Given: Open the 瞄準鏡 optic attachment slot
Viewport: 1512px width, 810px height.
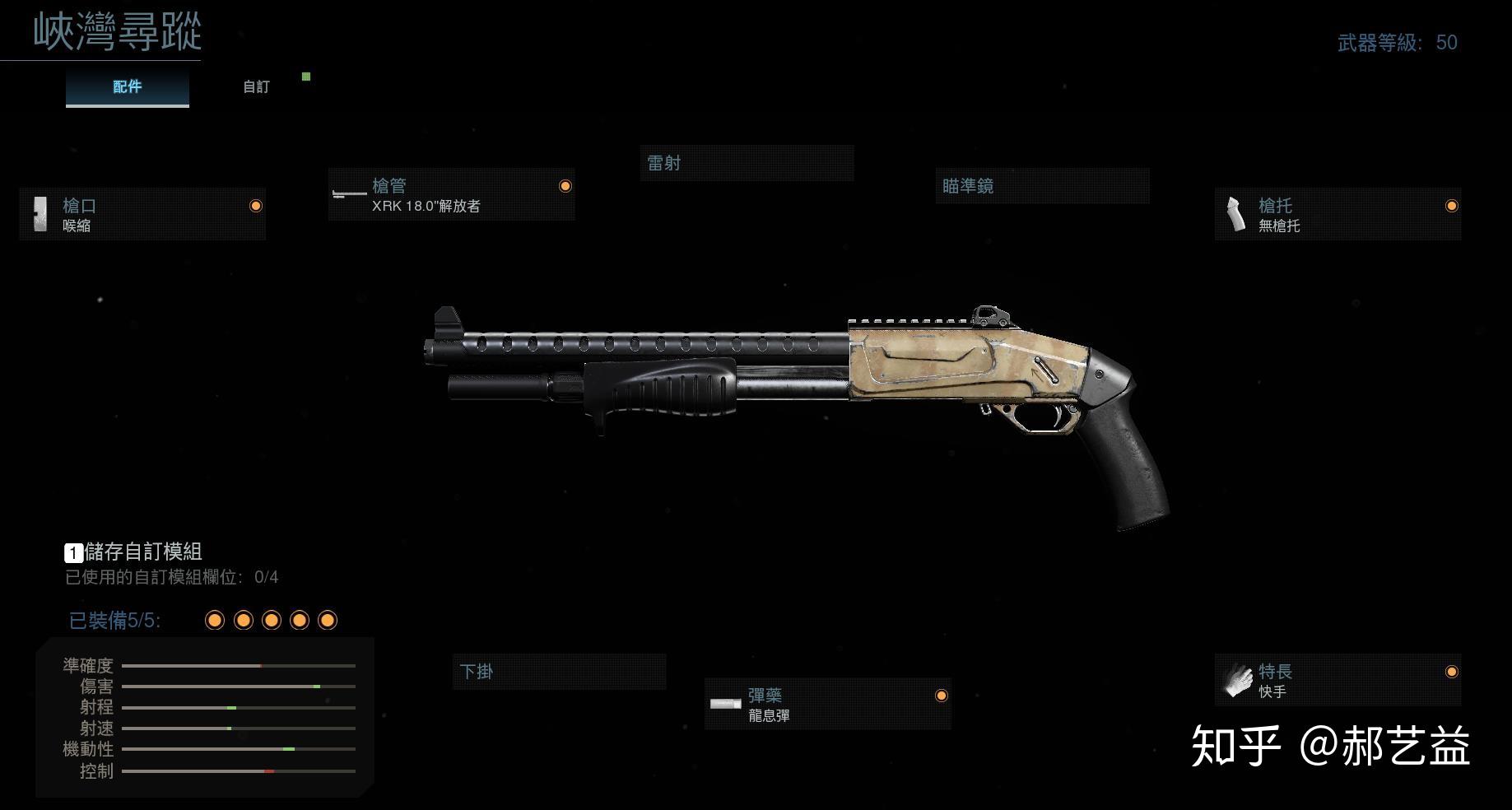Looking at the screenshot, I should [1042, 186].
